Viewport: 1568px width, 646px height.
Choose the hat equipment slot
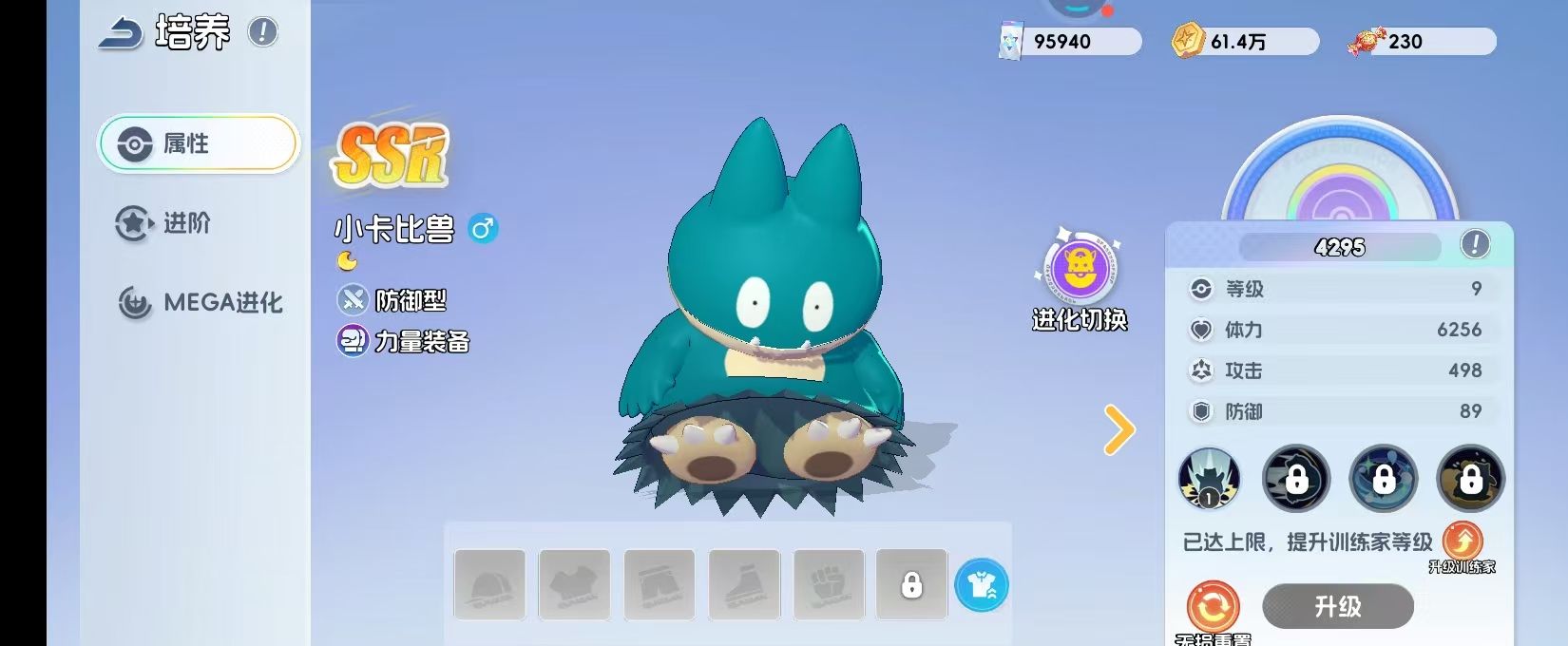pyautogui.click(x=489, y=584)
